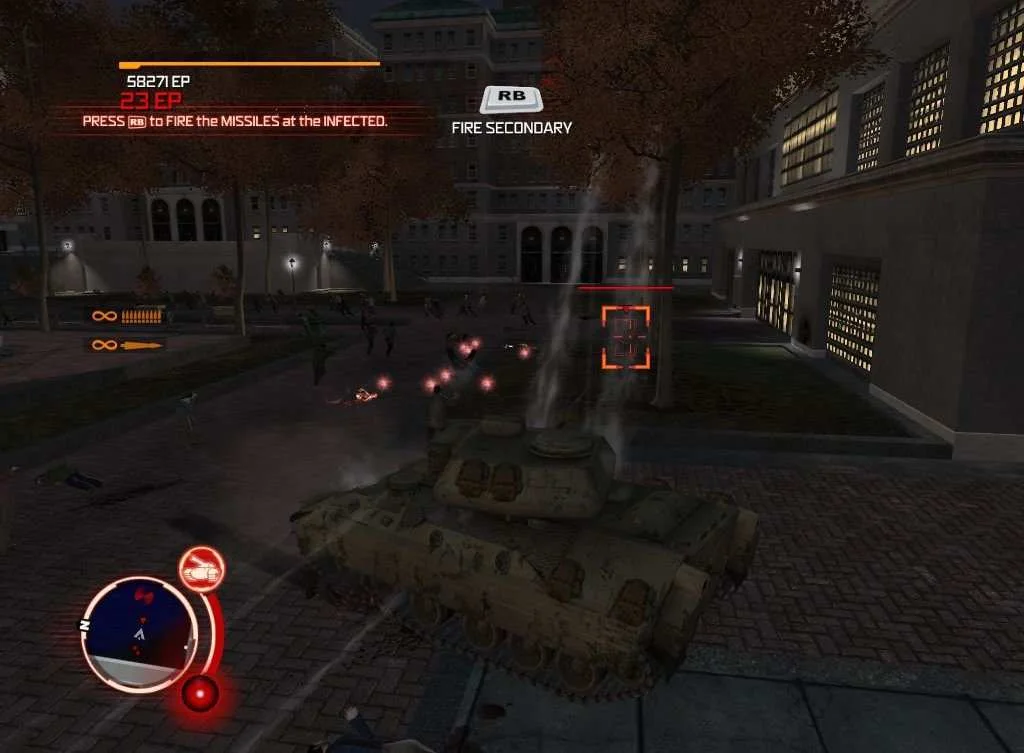Choose the missile weapon icon
Viewport: 1024px width, 753px height.
click(x=141, y=346)
